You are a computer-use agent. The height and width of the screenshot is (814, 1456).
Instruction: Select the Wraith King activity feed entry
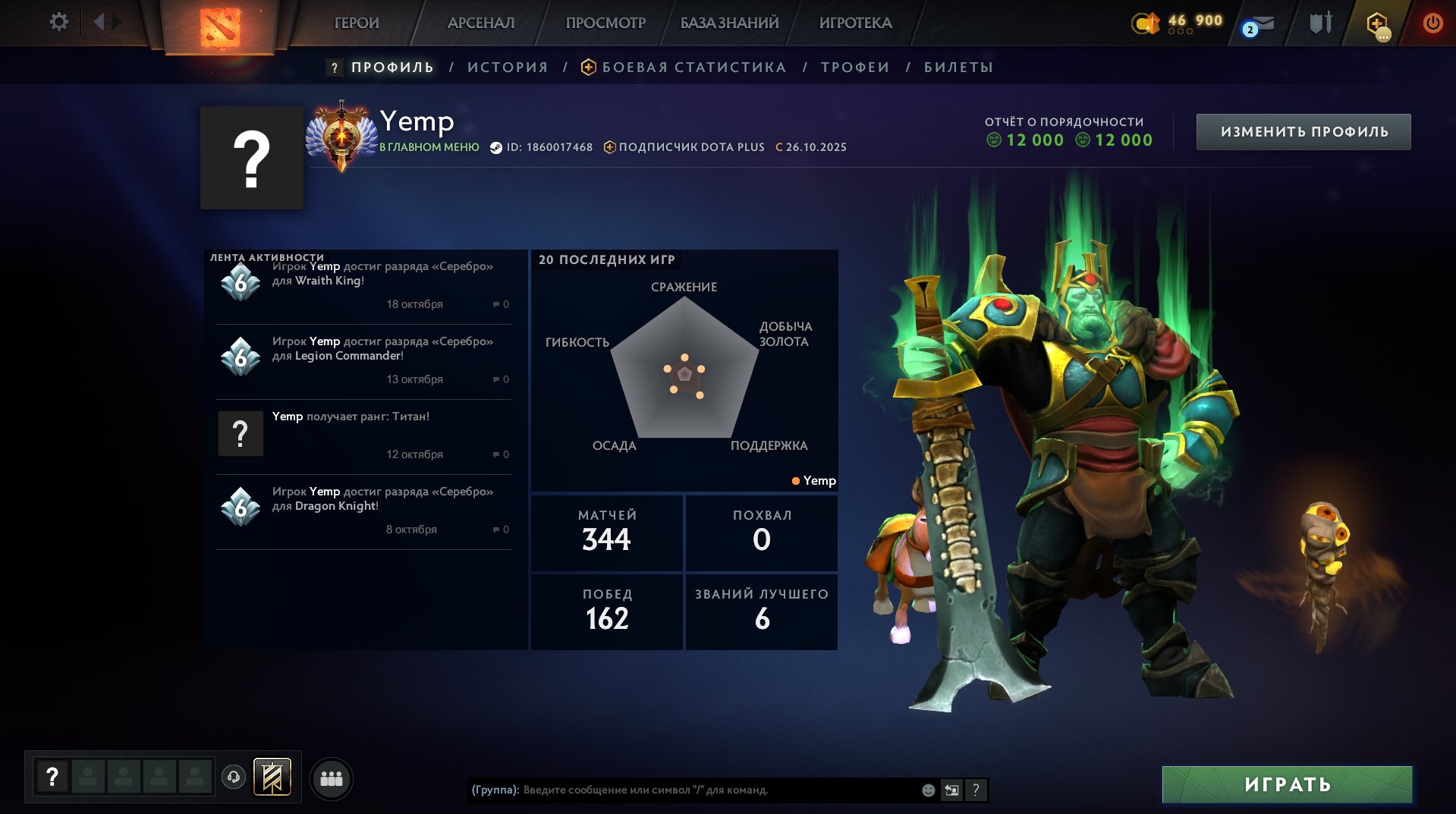point(364,284)
